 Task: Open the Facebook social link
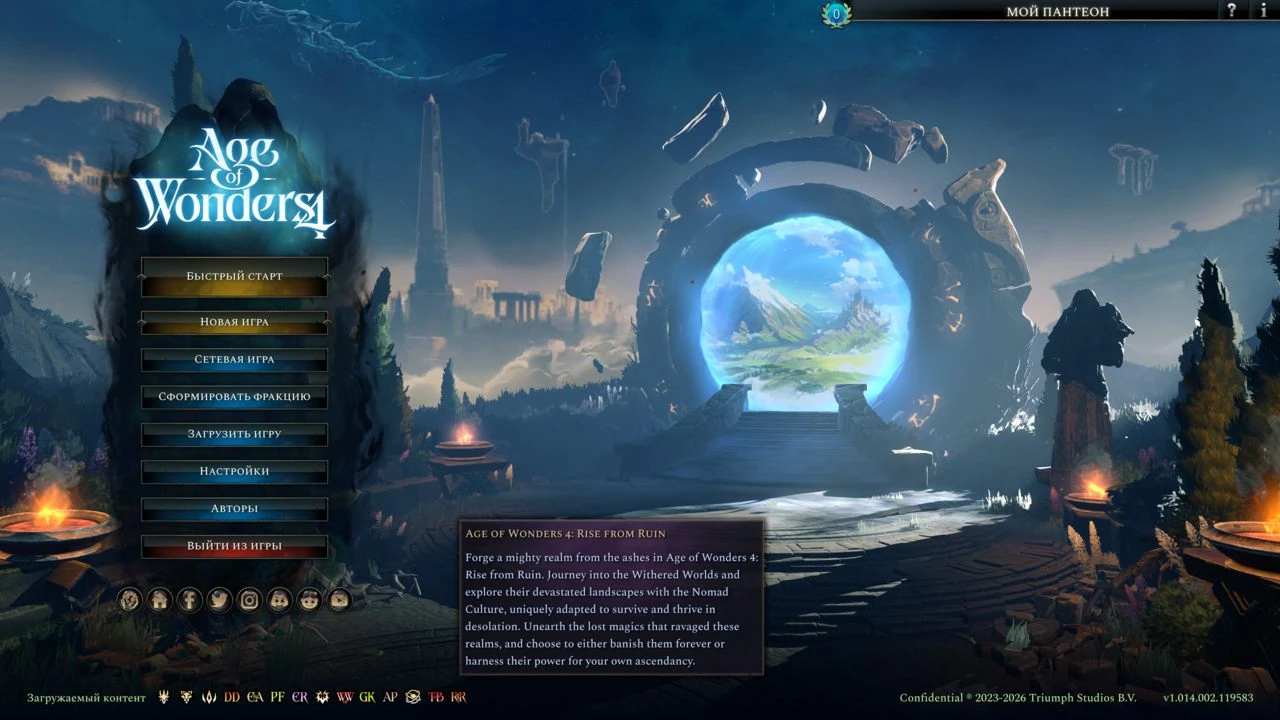click(x=189, y=600)
